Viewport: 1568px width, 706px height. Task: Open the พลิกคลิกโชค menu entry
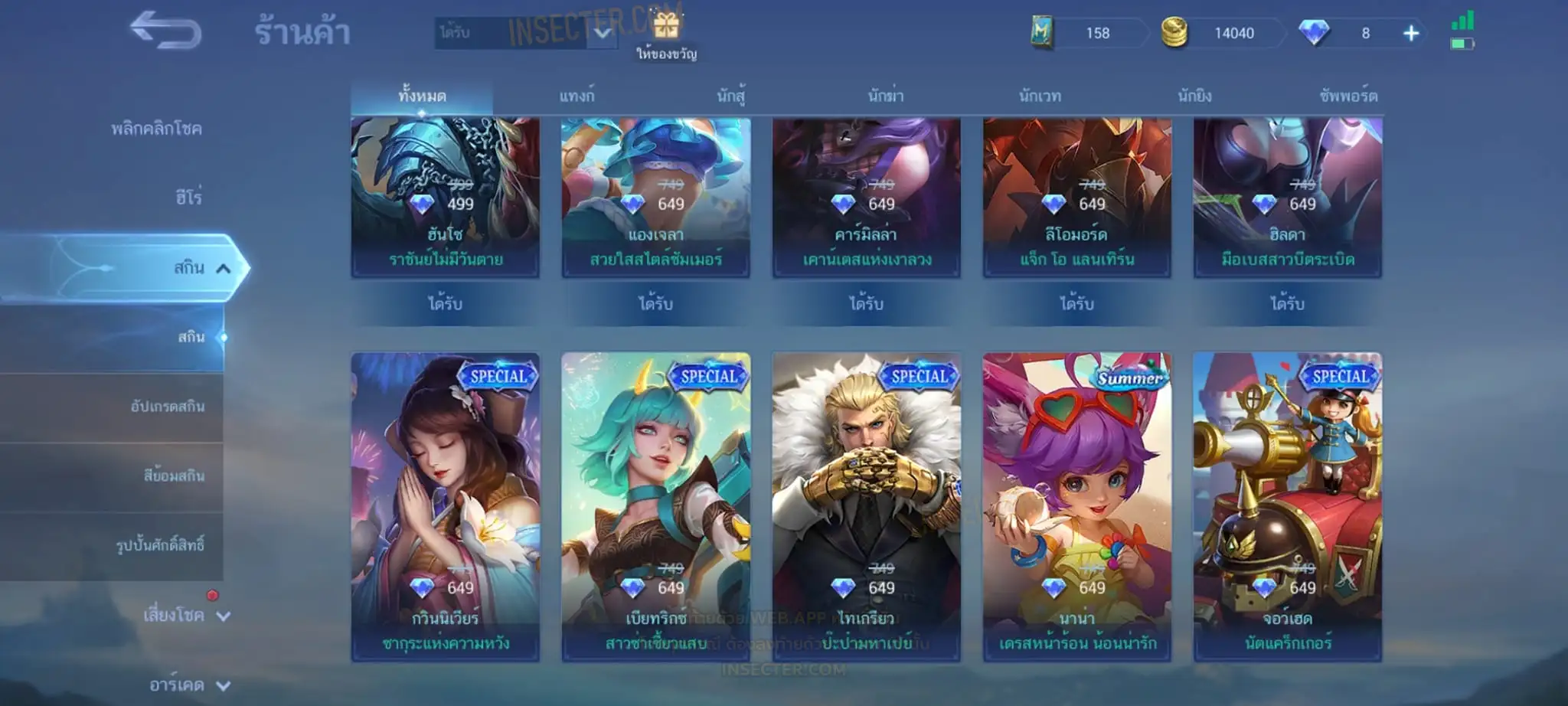click(156, 129)
